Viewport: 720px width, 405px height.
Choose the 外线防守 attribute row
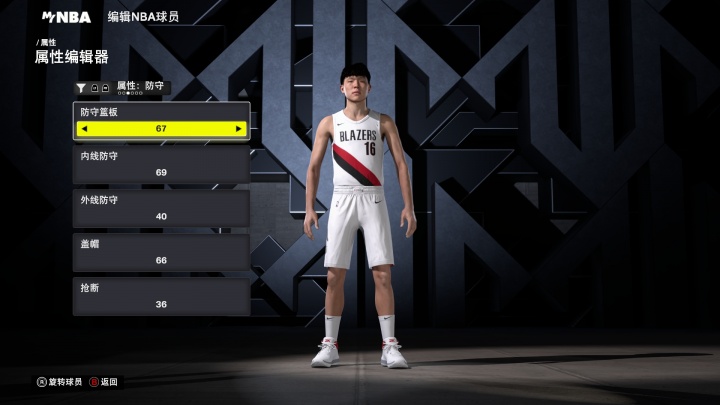pyautogui.click(x=161, y=208)
